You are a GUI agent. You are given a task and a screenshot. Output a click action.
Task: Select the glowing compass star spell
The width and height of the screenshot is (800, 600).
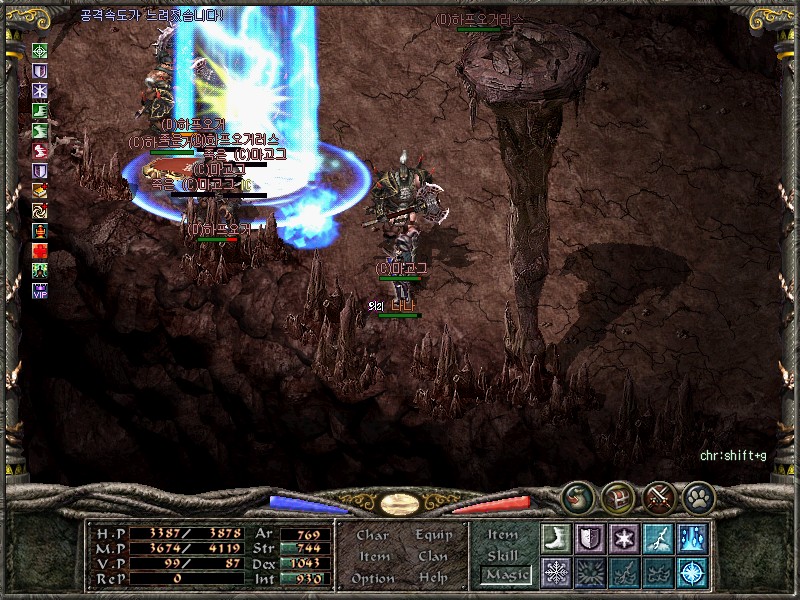(692, 572)
